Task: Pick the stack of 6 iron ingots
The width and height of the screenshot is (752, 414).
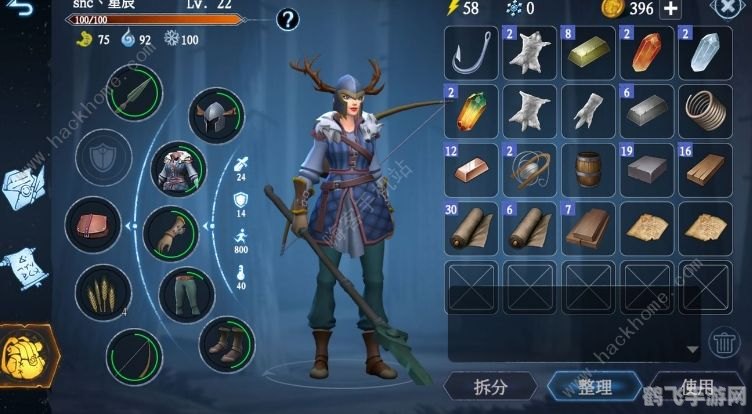Action: pos(645,110)
